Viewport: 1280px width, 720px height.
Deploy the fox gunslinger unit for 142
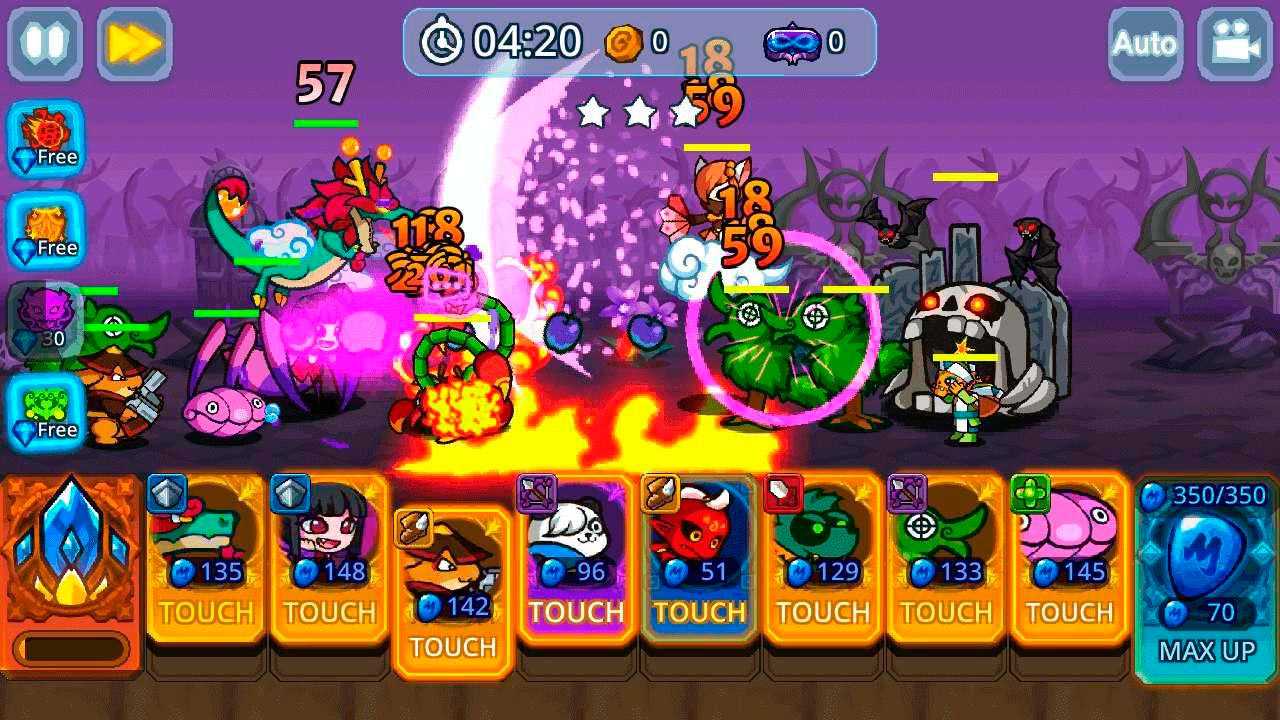click(453, 590)
